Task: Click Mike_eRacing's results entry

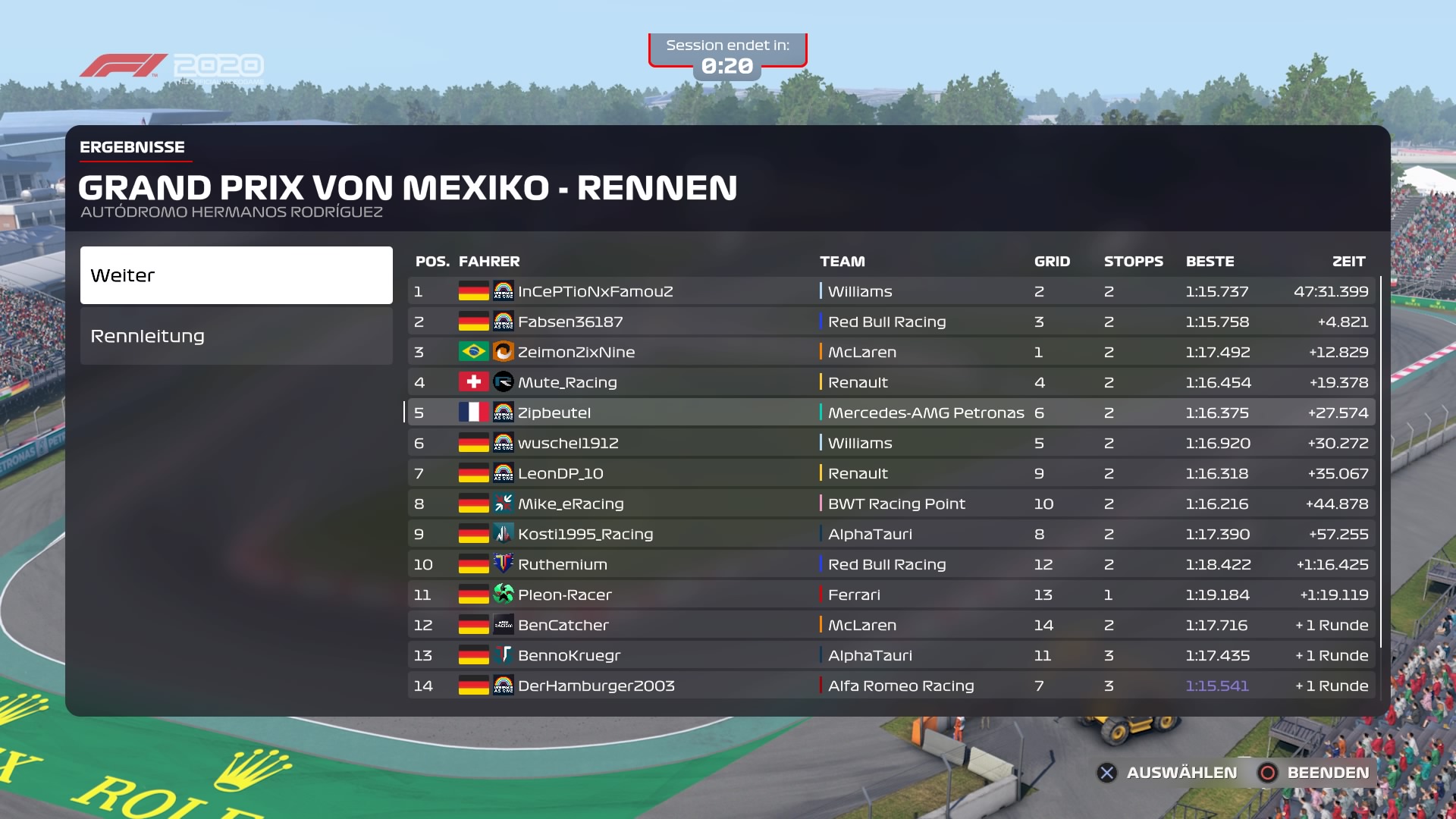Action: (891, 504)
